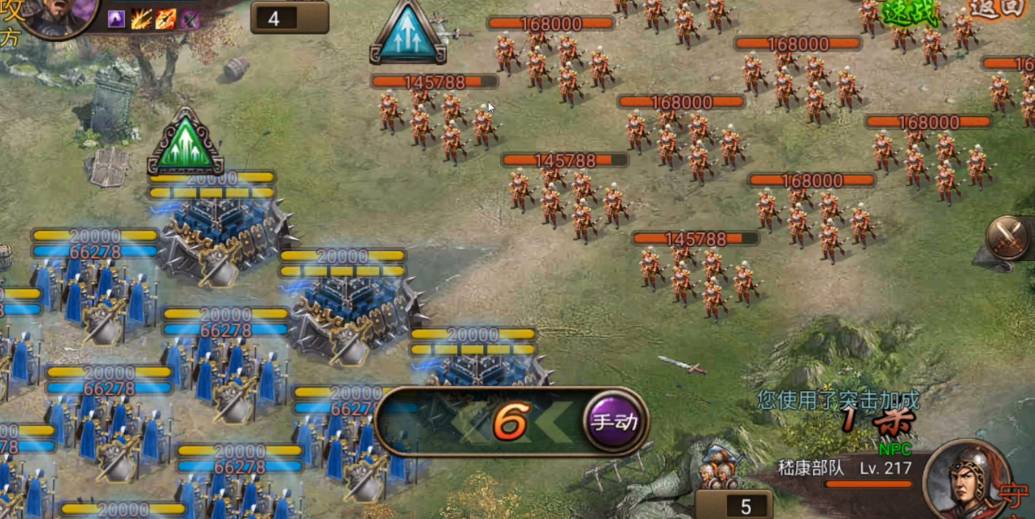Select the red flaming arrow skill icon

166,18
